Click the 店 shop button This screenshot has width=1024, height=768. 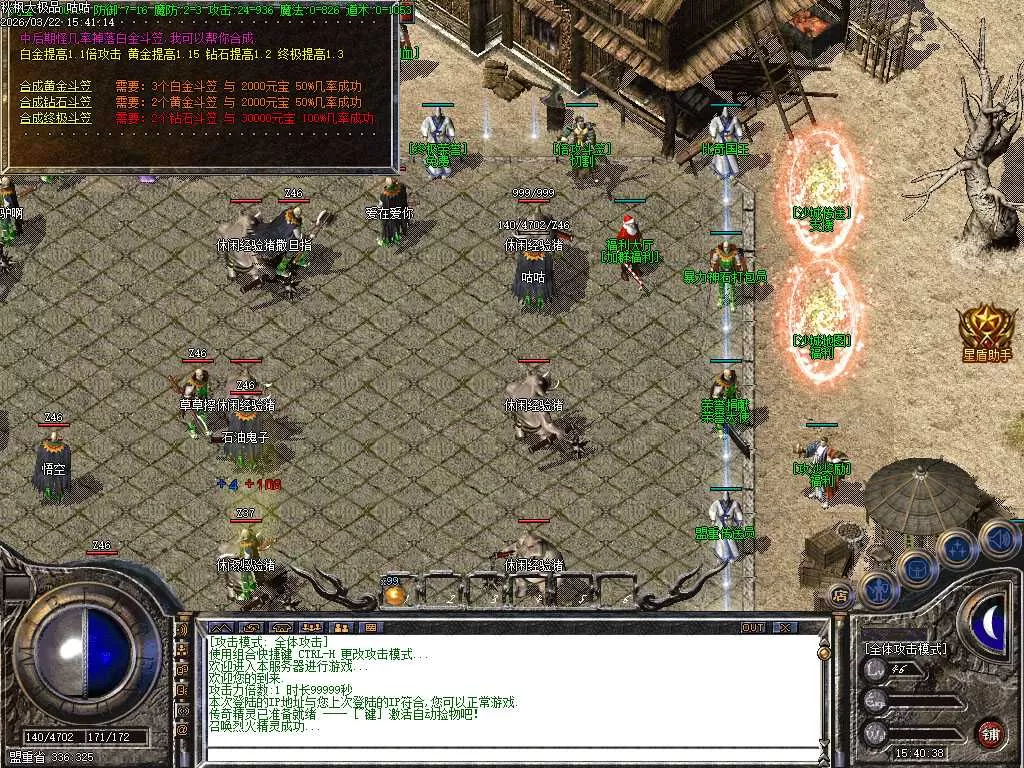(840, 595)
